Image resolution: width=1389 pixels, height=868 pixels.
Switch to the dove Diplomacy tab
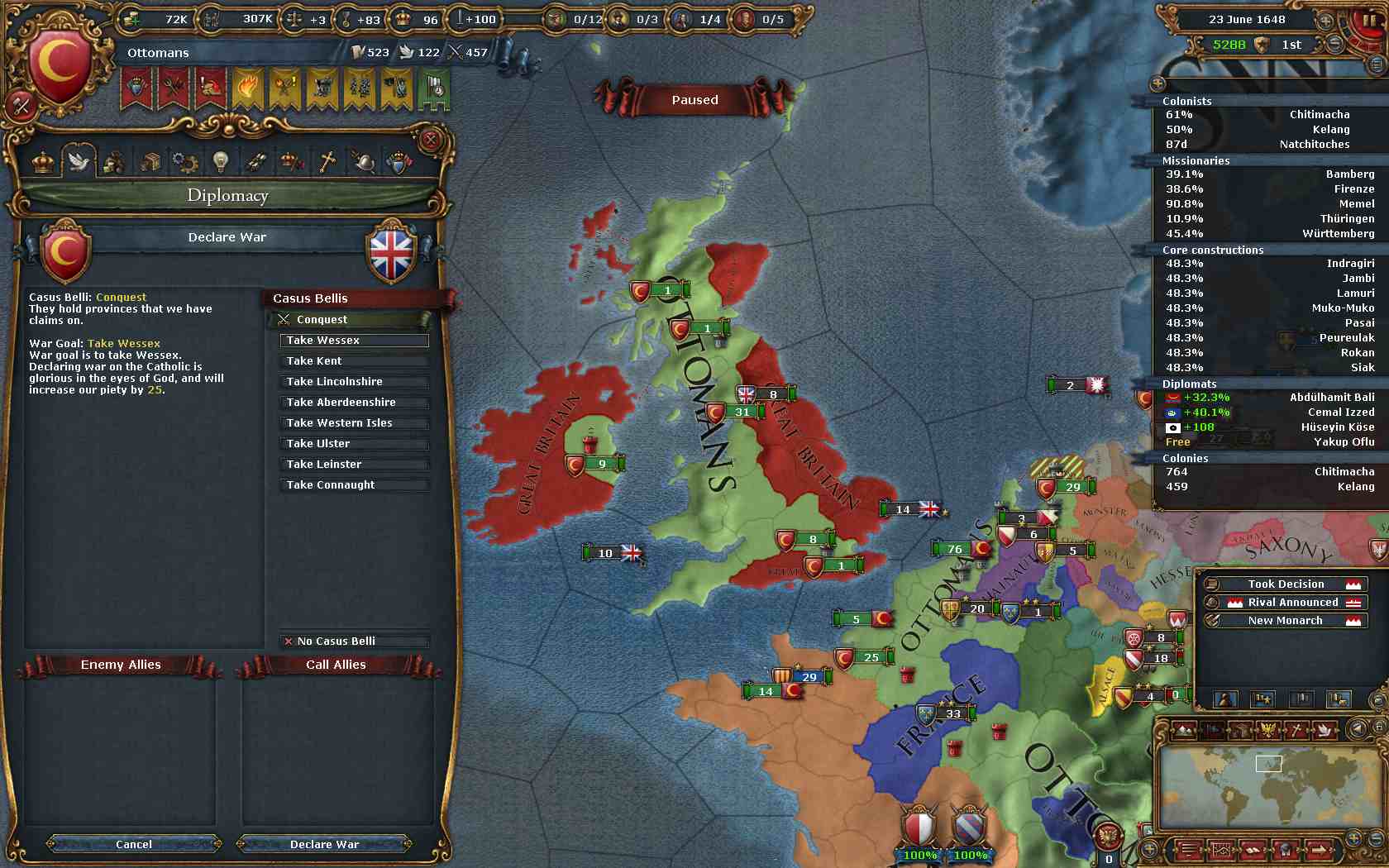click(x=79, y=161)
